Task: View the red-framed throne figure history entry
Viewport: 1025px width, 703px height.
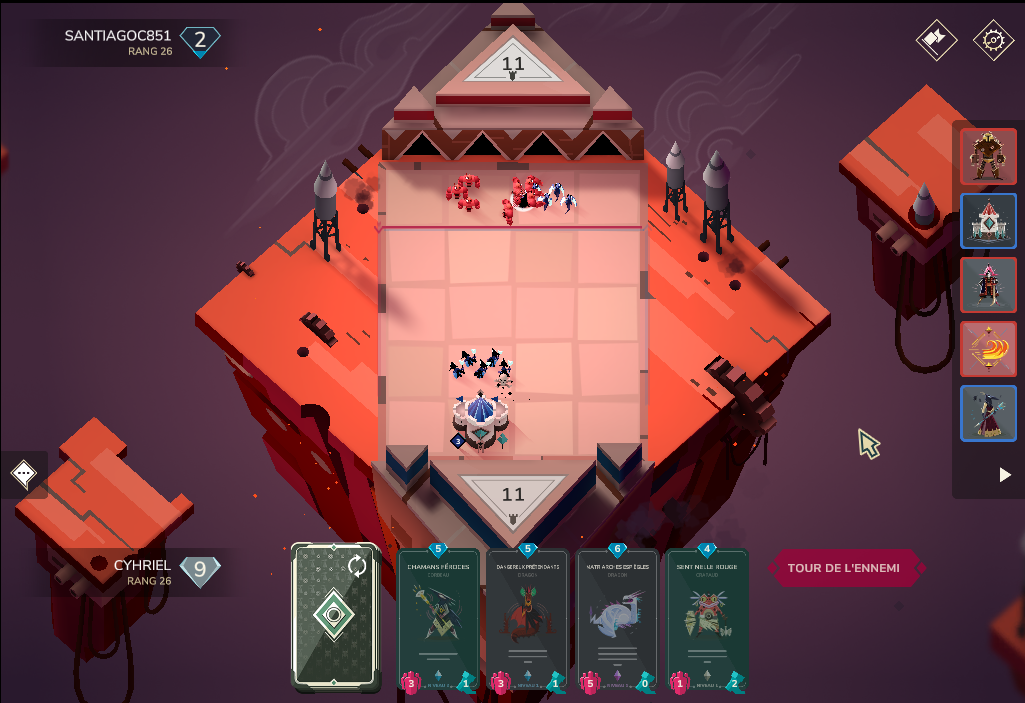Action: pos(988,284)
